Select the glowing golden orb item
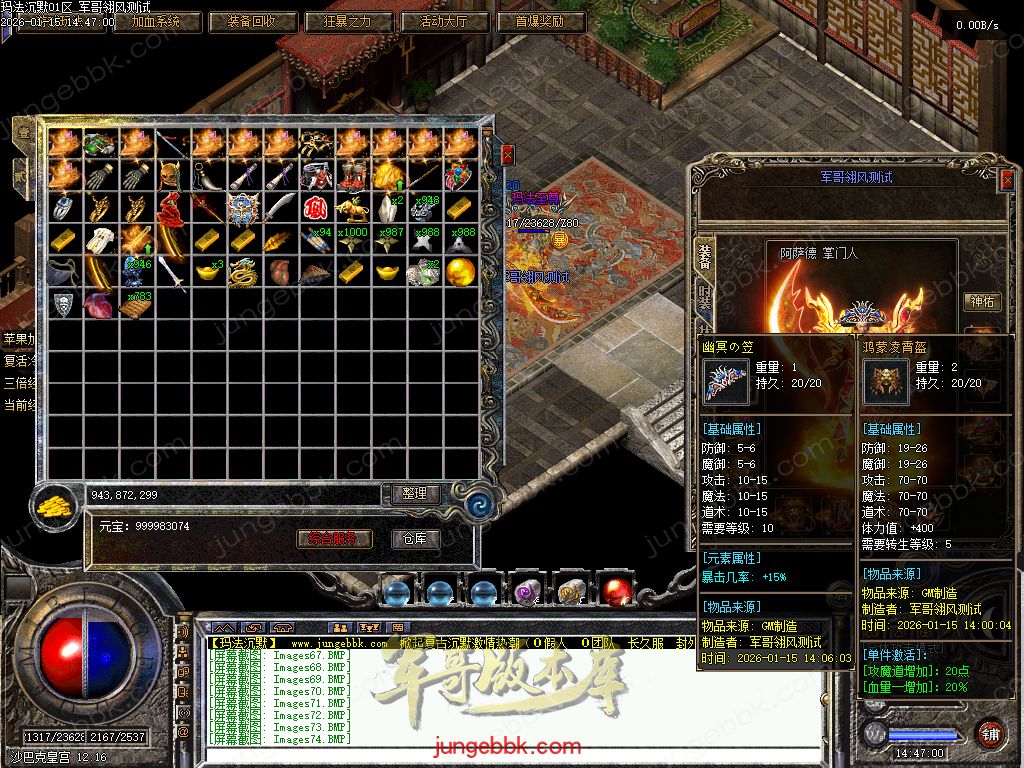Viewport: 1024px width, 768px height. tap(460, 272)
